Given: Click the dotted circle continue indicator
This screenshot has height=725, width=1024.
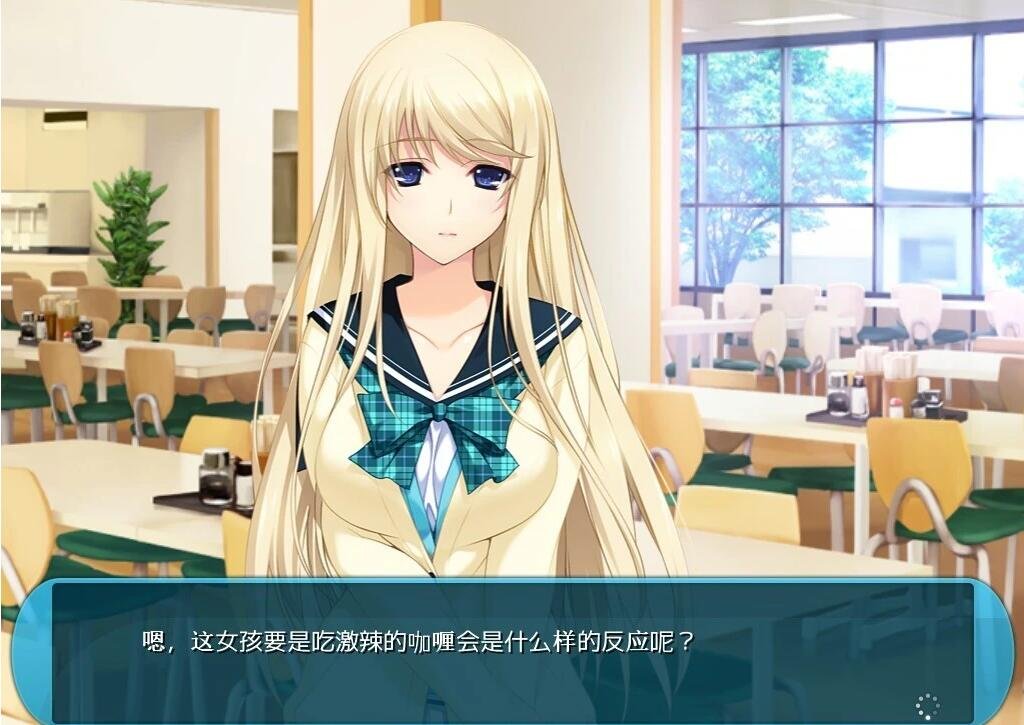Looking at the screenshot, I should pos(927,705).
